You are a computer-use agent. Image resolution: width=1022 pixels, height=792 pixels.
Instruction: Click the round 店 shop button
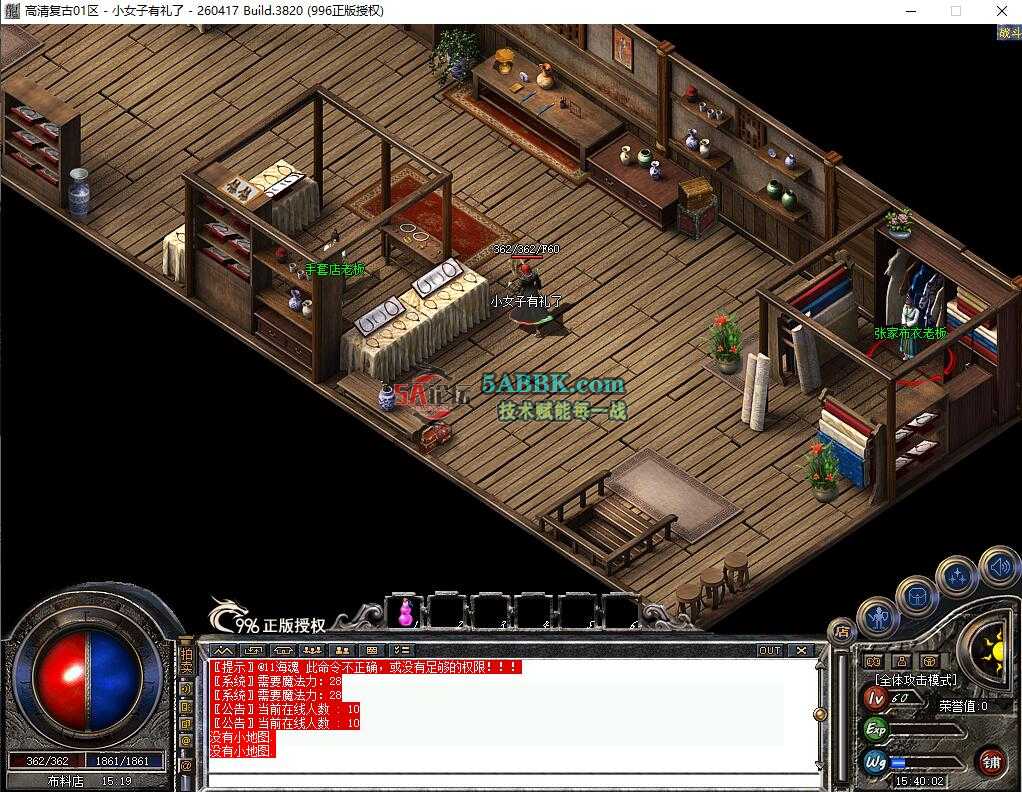842,632
